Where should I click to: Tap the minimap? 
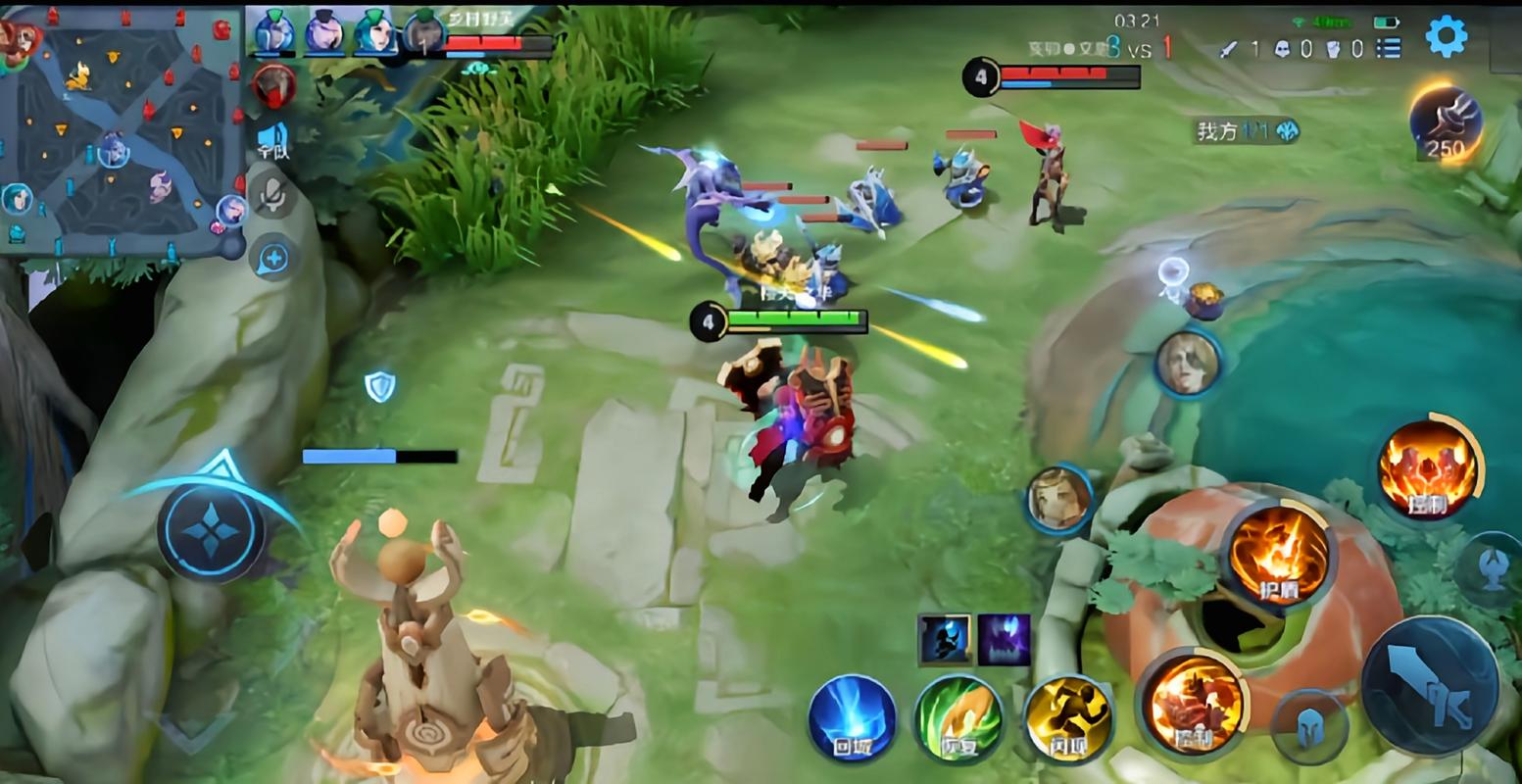(x=121, y=133)
